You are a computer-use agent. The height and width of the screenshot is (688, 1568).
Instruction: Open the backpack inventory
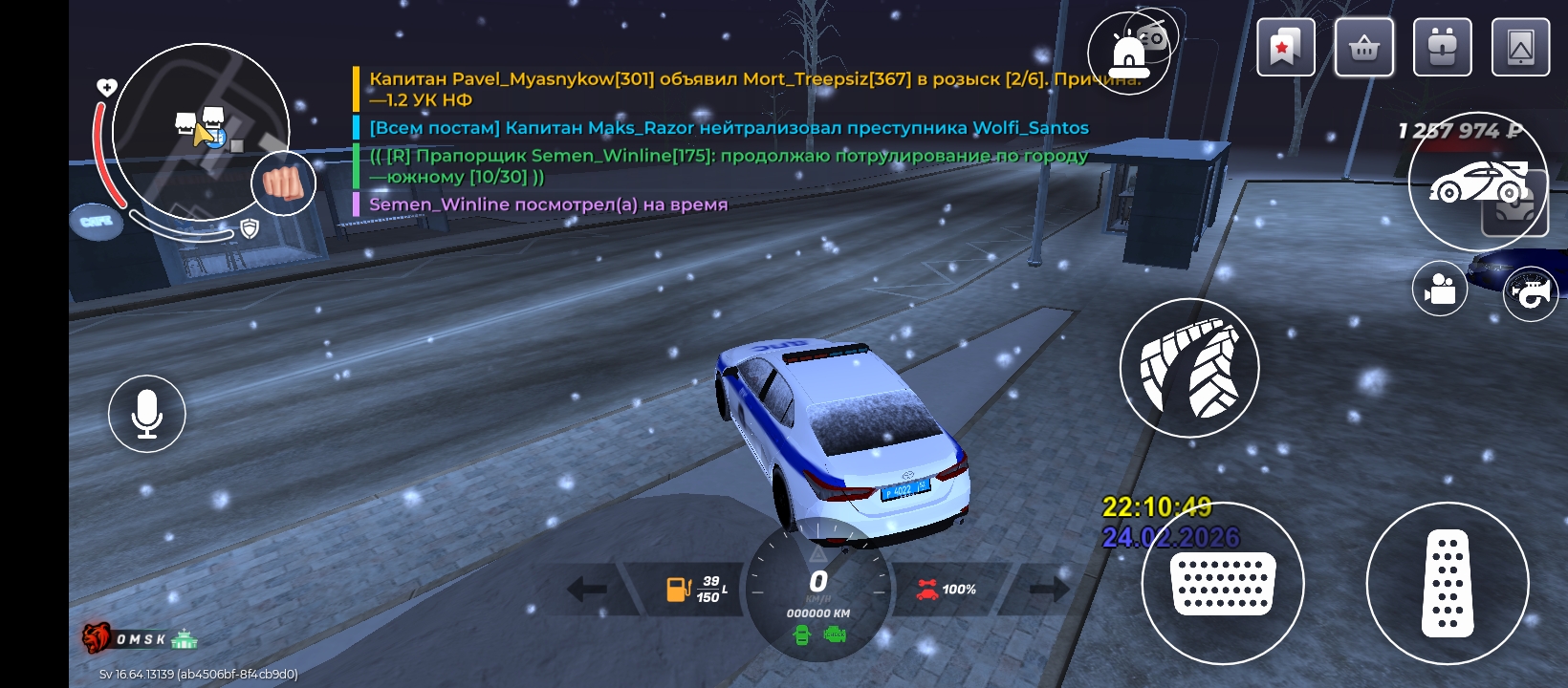1442,47
